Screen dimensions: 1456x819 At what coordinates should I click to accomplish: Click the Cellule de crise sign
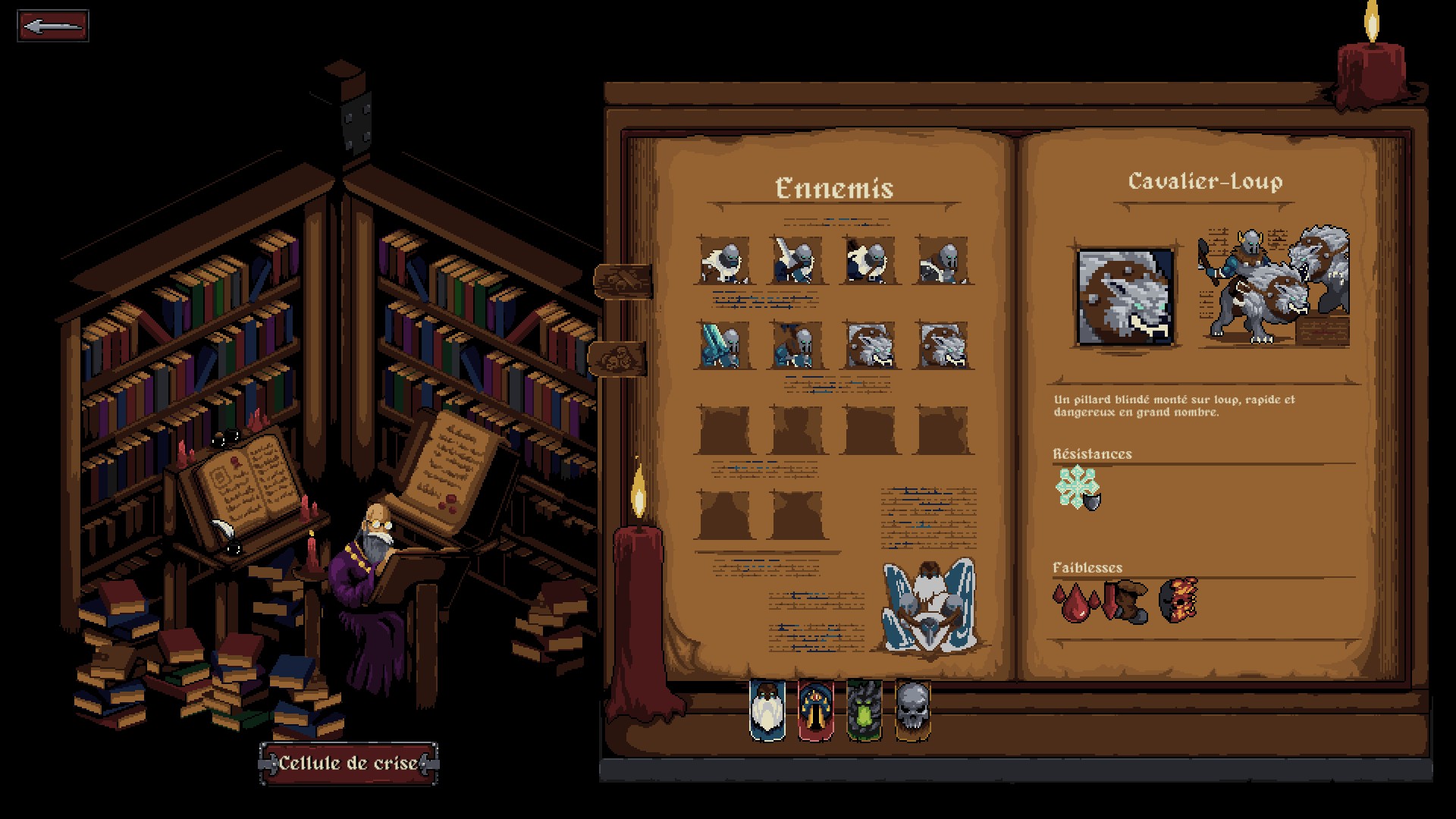pos(349,762)
